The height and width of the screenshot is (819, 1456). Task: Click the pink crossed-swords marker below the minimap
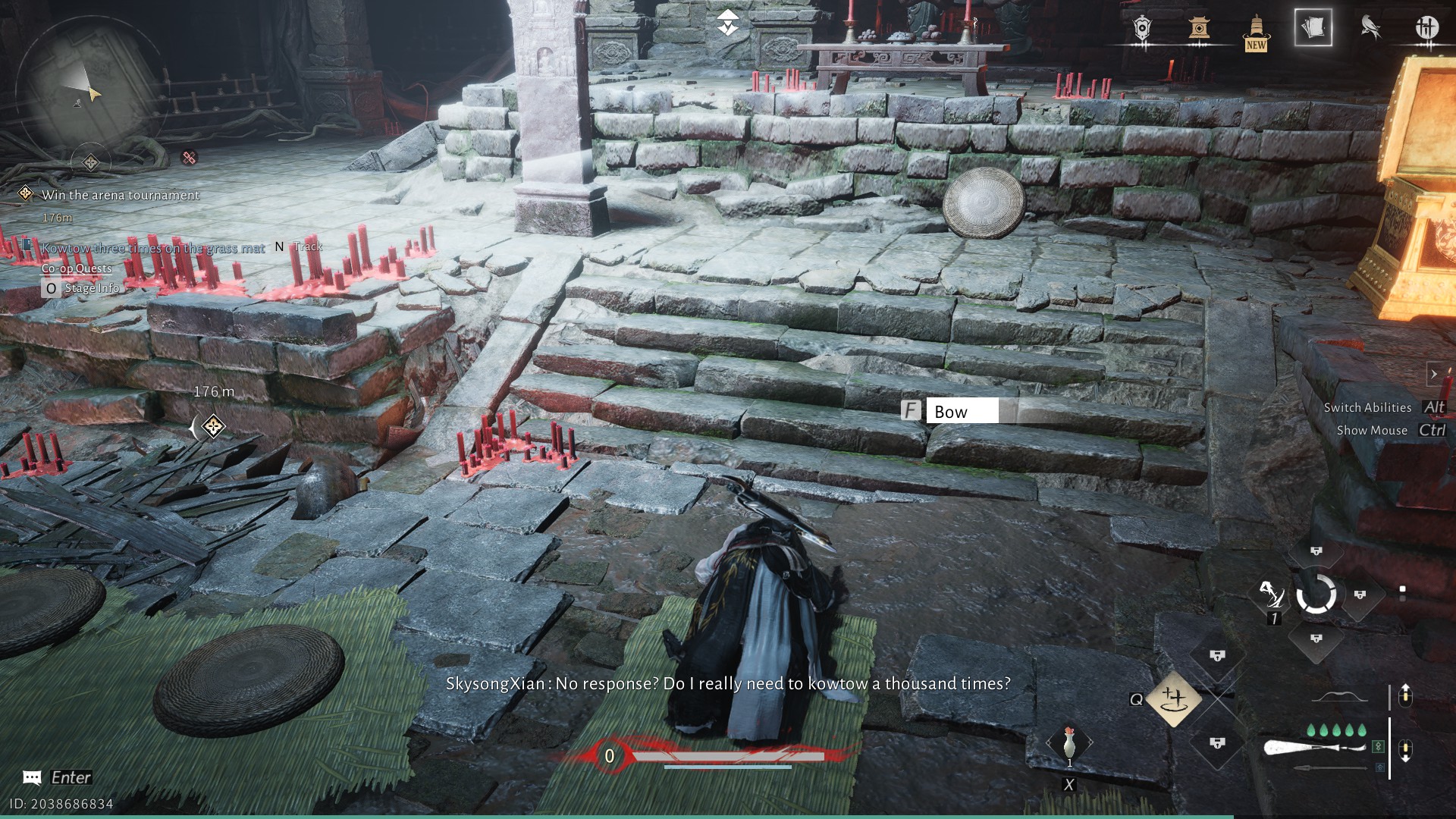[189, 157]
